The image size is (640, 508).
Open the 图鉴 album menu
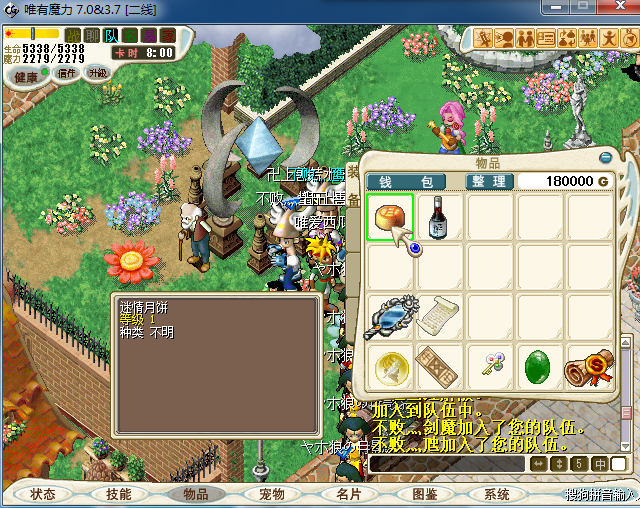pyautogui.click(x=423, y=494)
